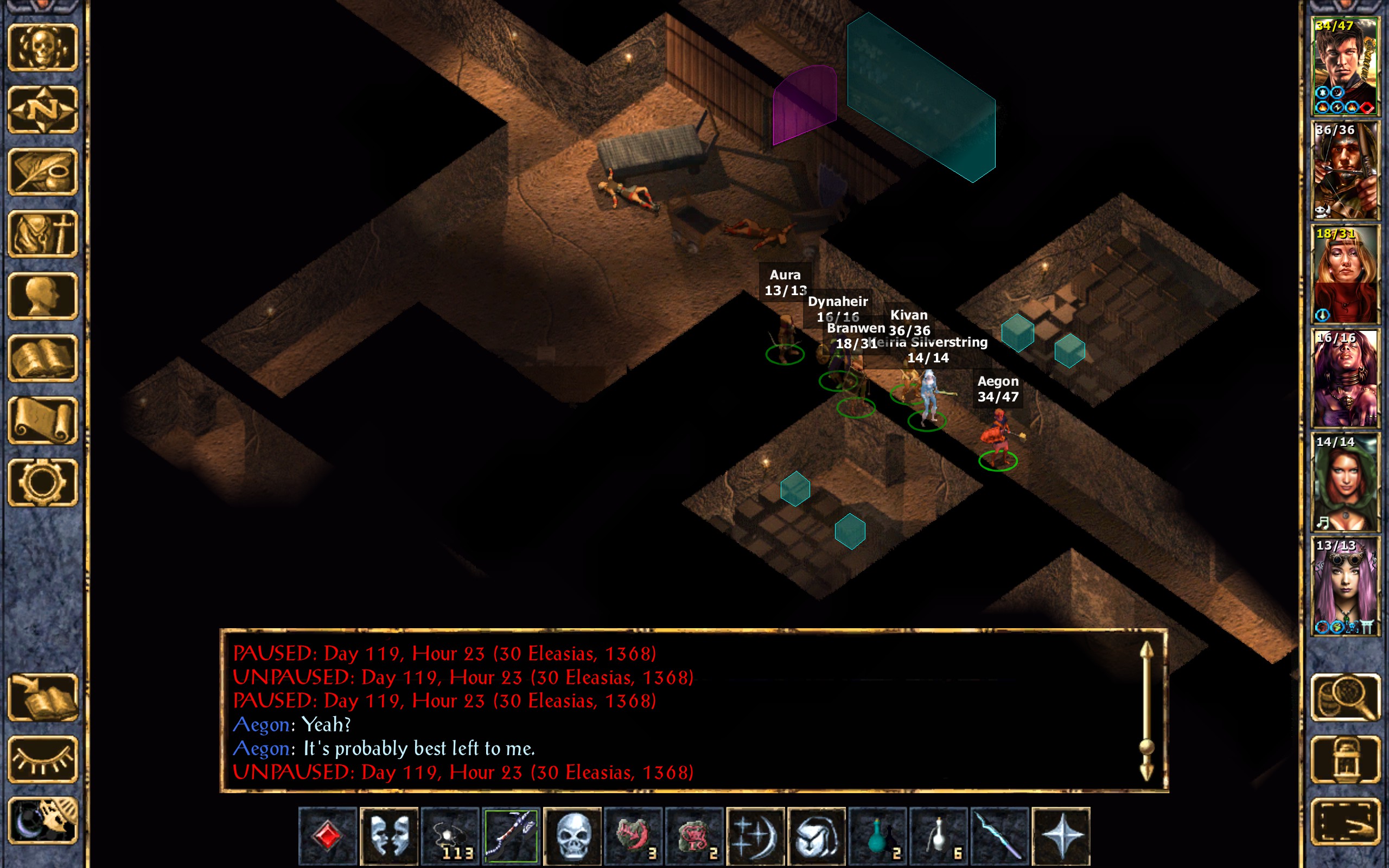Choose Branwen's portrait showing 18/31 health
The width and height of the screenshot is (1389, 868).
click(1345, 275)
